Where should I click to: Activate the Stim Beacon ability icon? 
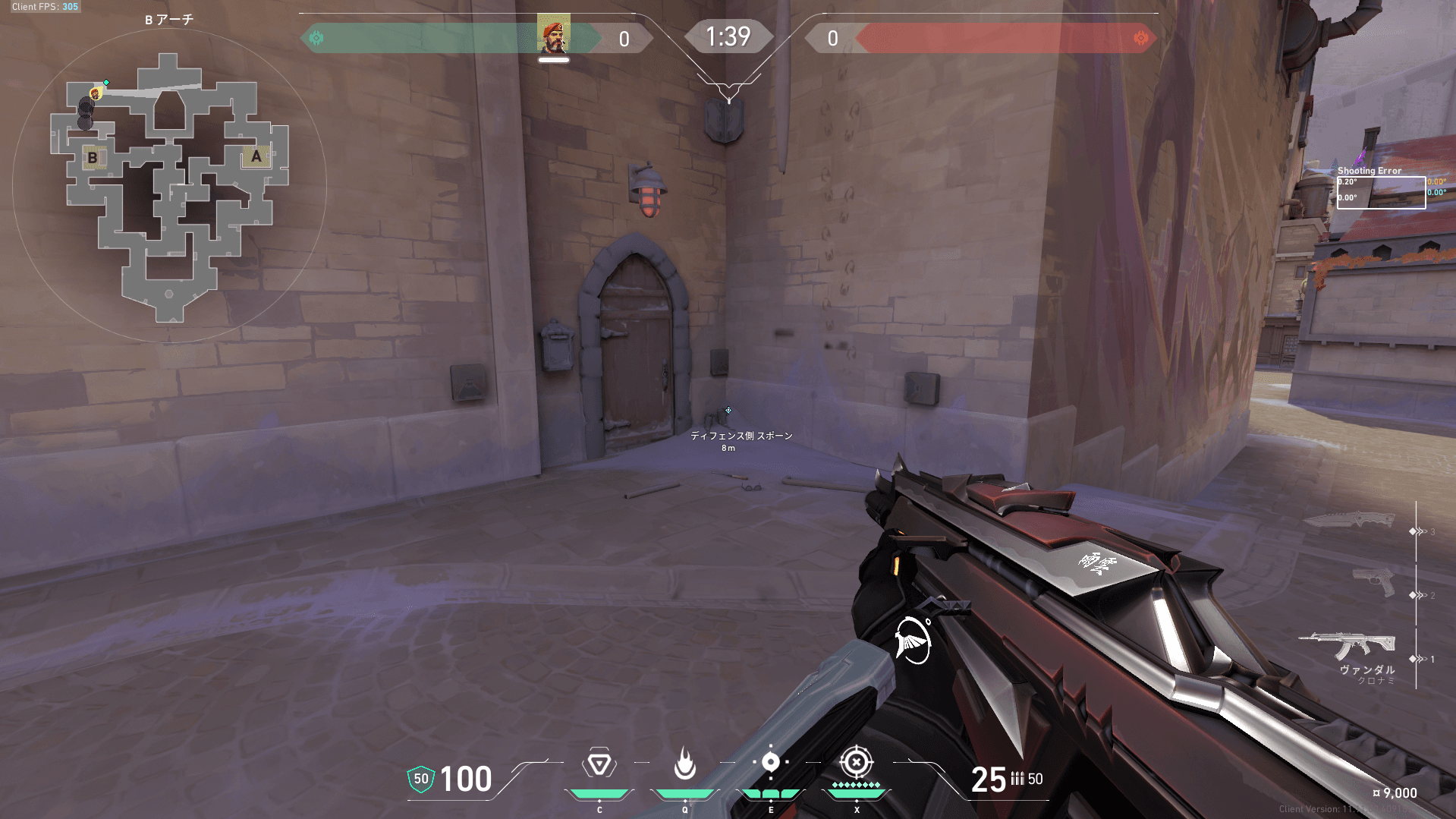tap(599, 764)
